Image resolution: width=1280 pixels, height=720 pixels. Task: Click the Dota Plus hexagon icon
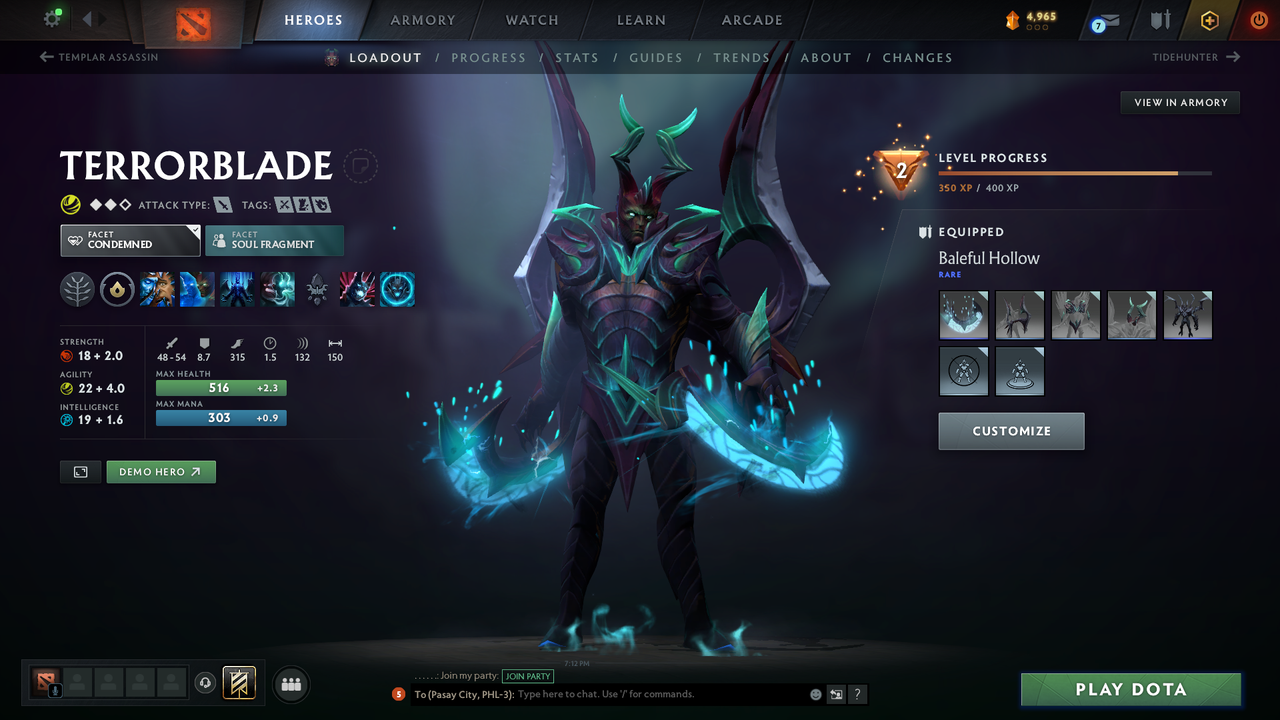coord(1209,20)
